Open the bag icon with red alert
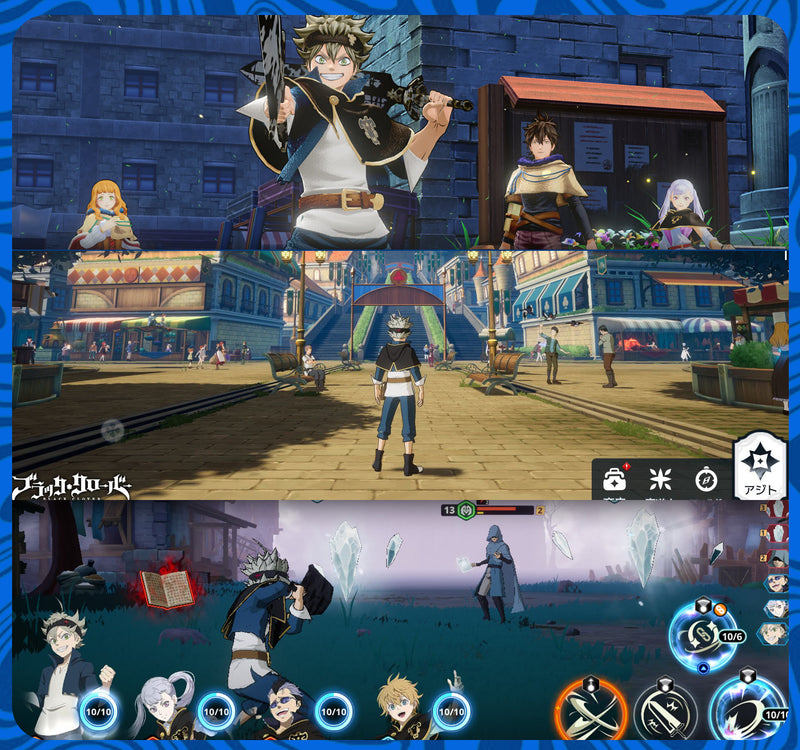The width and height of the screenshot is (800, 750). tap(614, 480)
